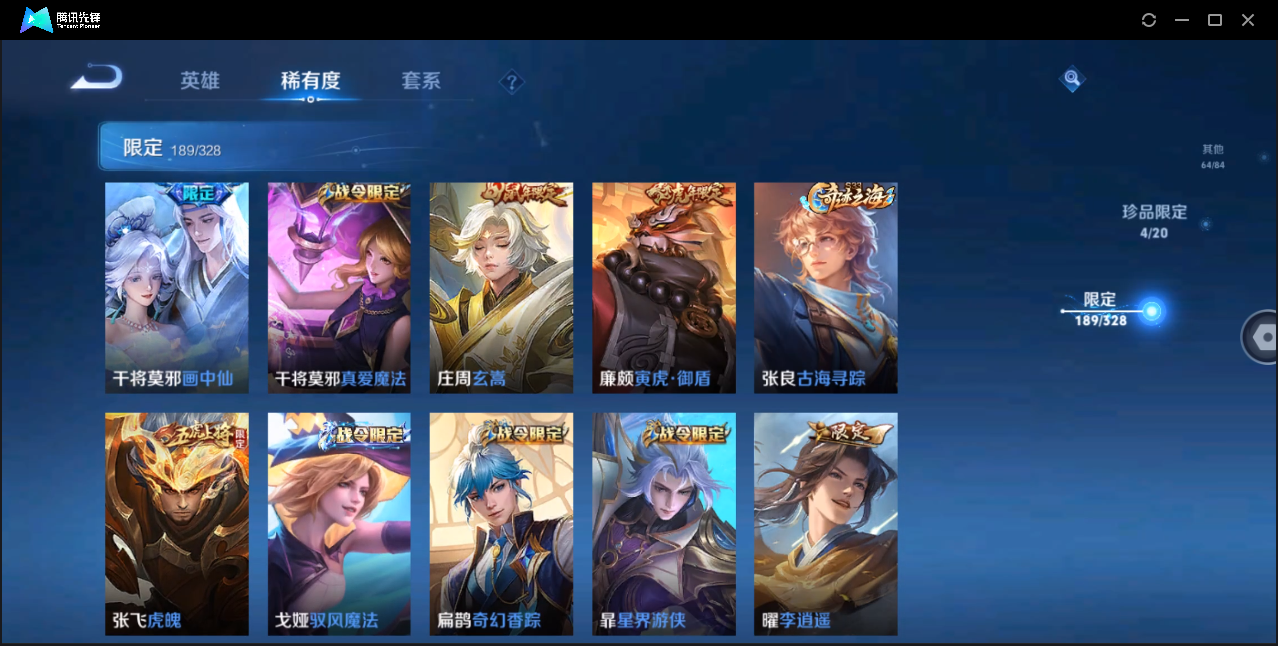Open the 套系 tab
The width and height of the screenshot is (1278, 646).
tap(421, 81)
